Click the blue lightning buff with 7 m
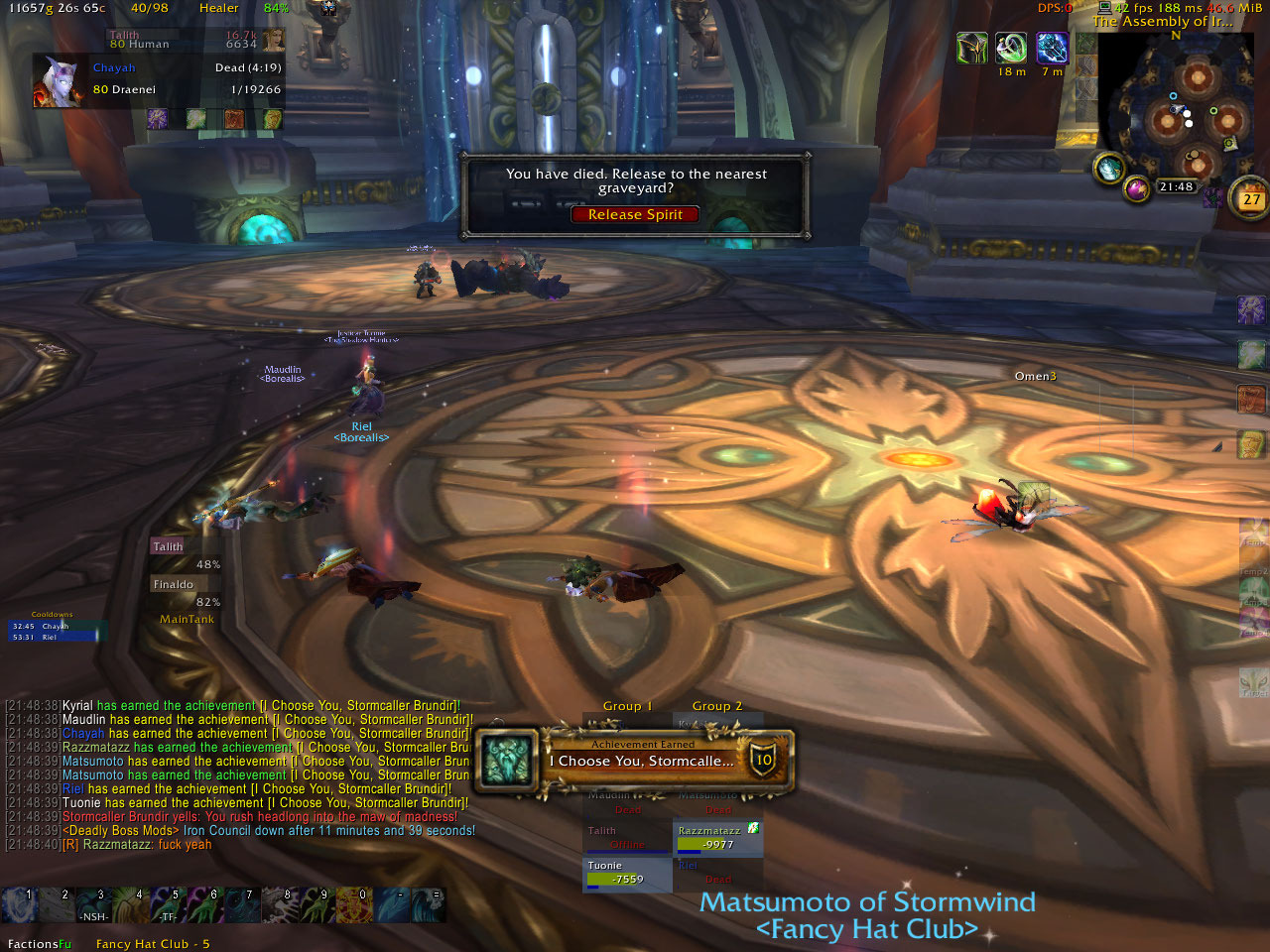Viewport: 1270px width, 952px height. (1051, 48)
